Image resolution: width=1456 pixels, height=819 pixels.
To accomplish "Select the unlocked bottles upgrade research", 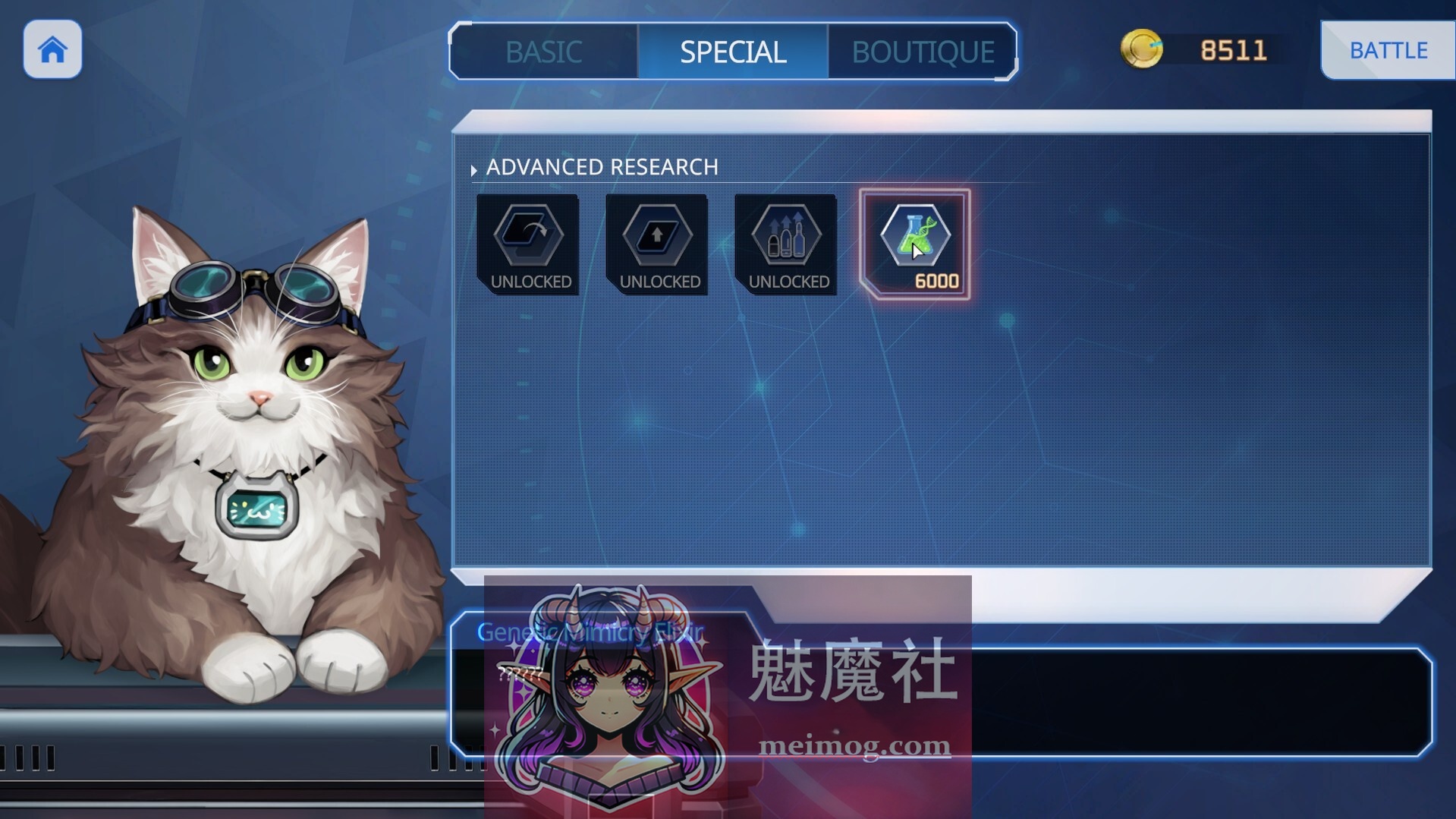I will (x=786, y=244).
